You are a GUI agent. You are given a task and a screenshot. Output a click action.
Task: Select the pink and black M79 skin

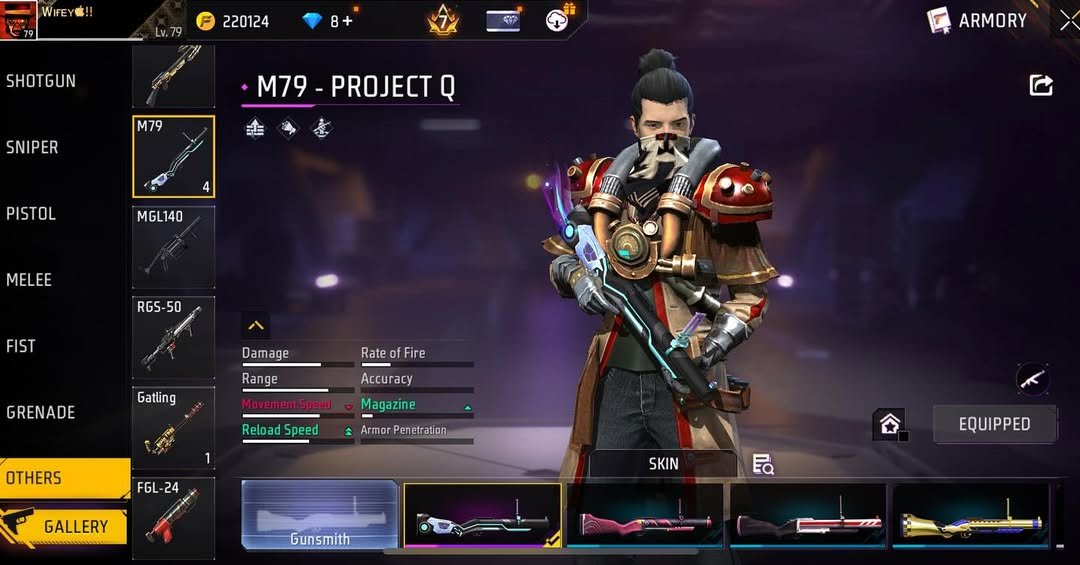(645, 516)
